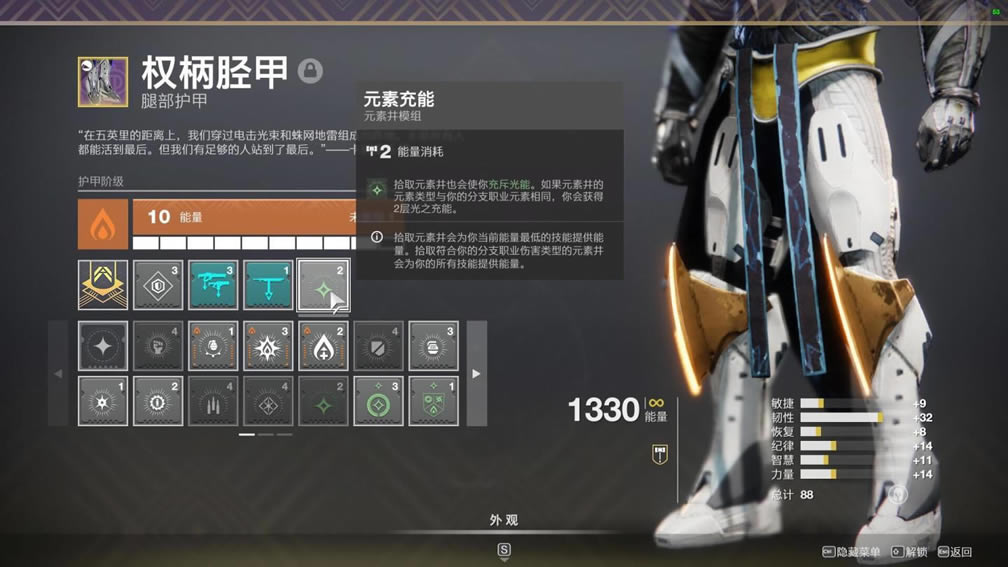Open the 外观 appearance section
The width and height of the screenshot is (1008, 567).
(504, 520)
